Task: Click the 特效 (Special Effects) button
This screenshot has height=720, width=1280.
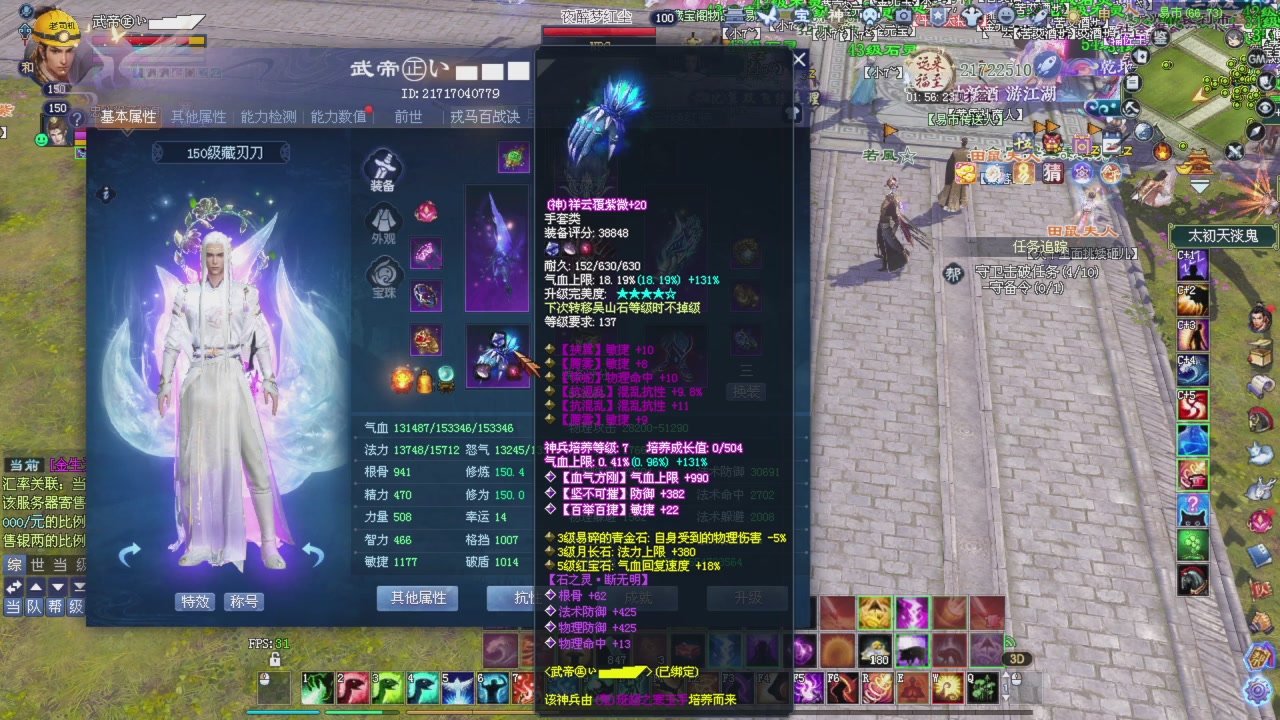Action: [x=194, y=601]
